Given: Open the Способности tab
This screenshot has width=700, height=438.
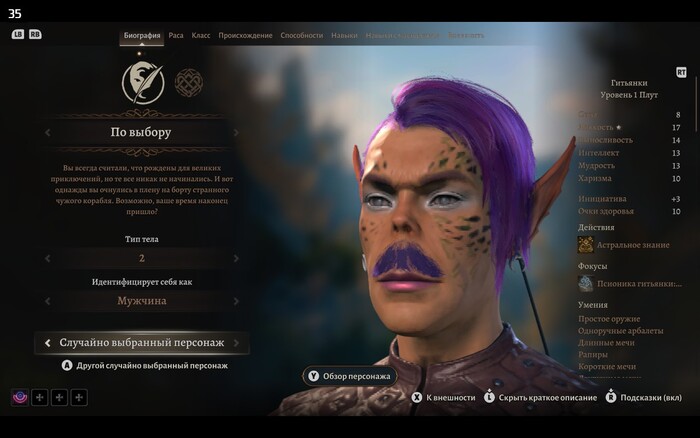Looking at the screenshot, I should (x=301, y=35).
